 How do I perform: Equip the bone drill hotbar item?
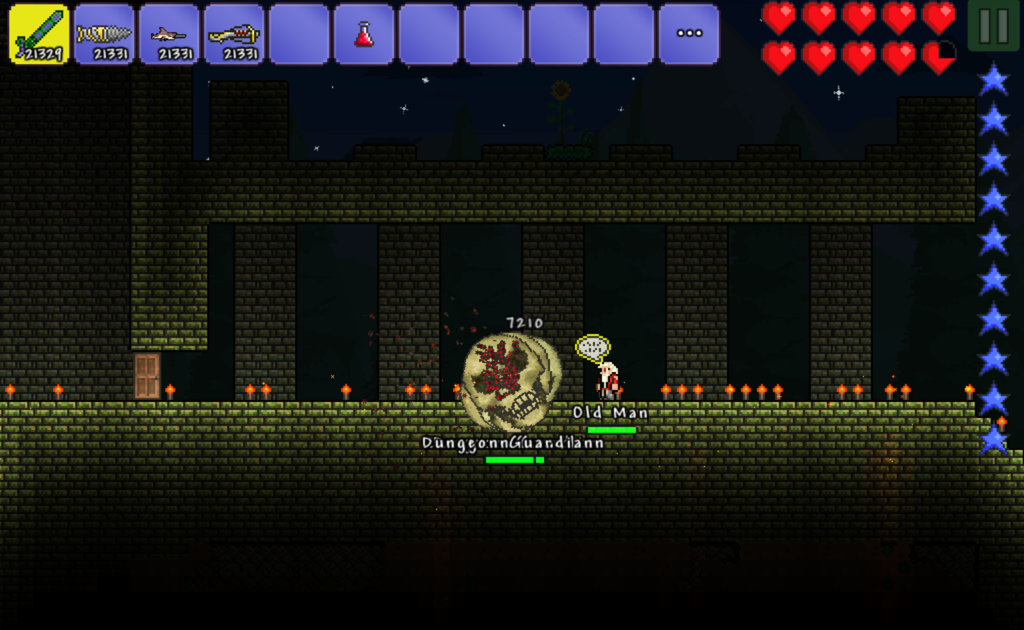104,34
